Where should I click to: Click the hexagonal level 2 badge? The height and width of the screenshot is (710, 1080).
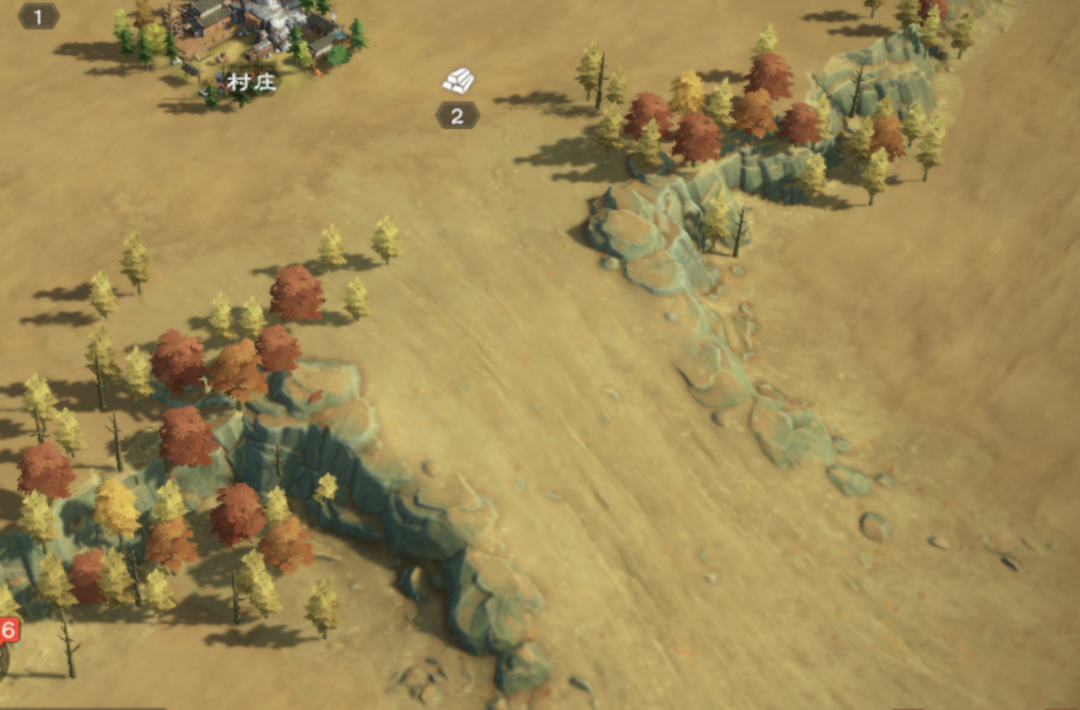point(457,116)
